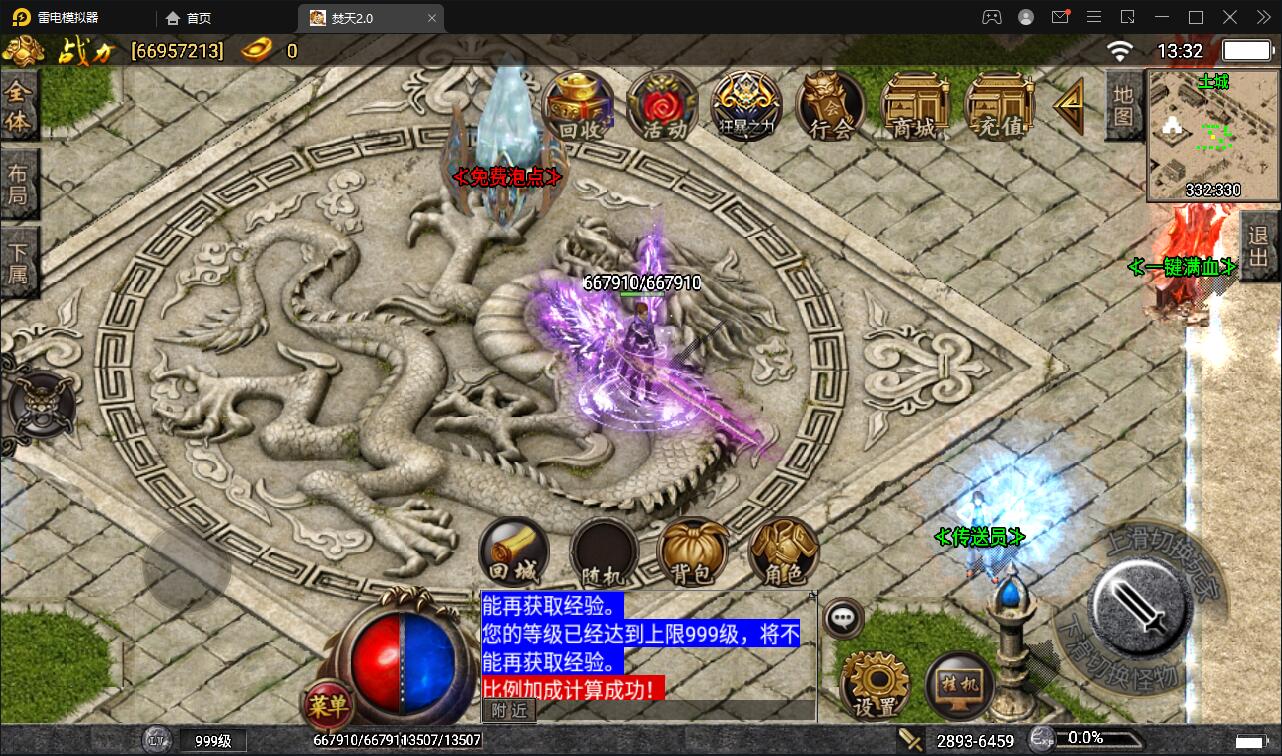This screenshot has width=1282, height=756.
Task: Enable 挂机 auto-farm mode
Action: pyautogui.click(x=958, y=683)
